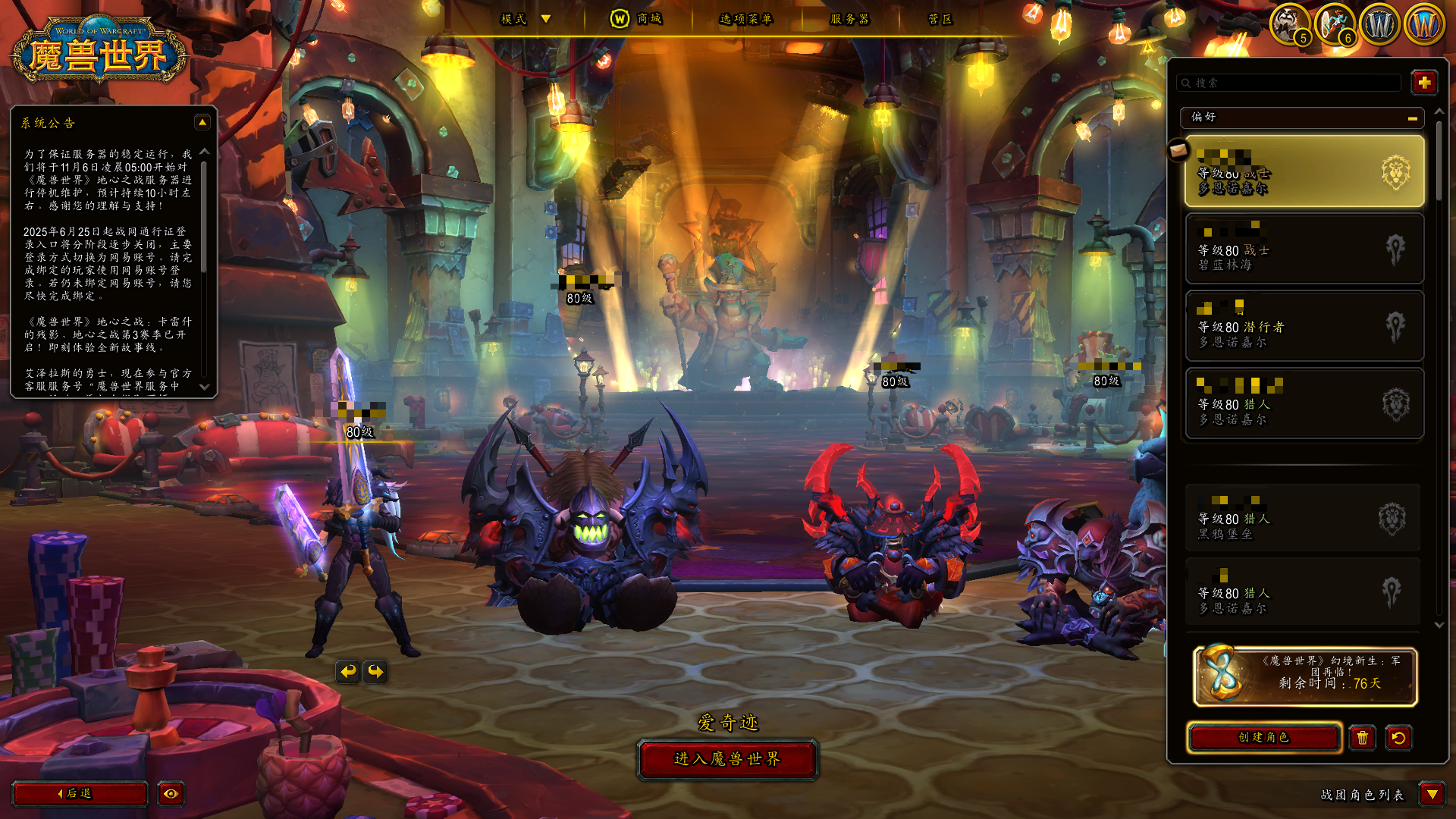This screenshot has width=1456, height=819.
Task: Click the 创建角色 create character button
Action: pyautogui.click(x=1263, y=737)
